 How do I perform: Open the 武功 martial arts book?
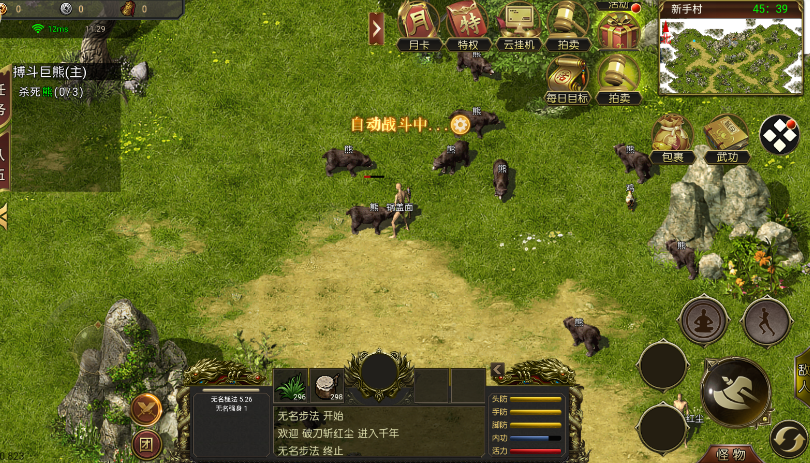pos(726,138)
